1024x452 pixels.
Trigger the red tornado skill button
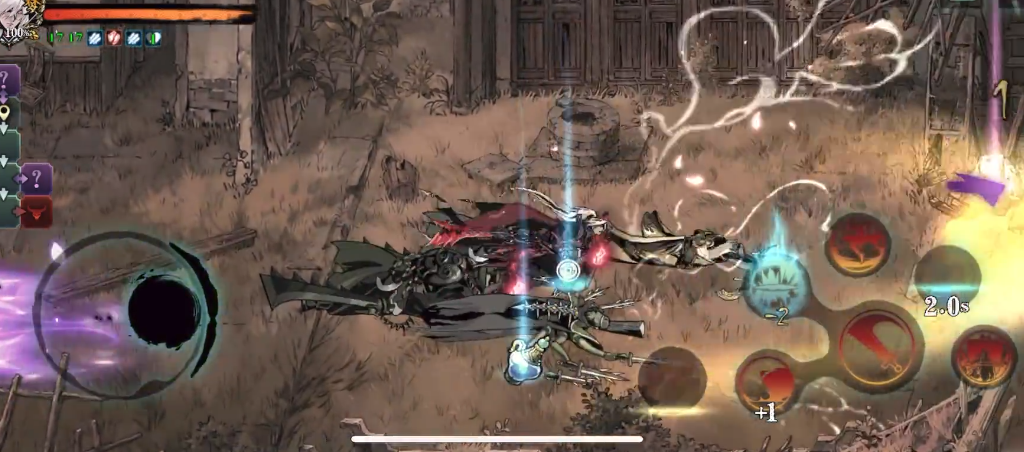[x=860, y=245]
